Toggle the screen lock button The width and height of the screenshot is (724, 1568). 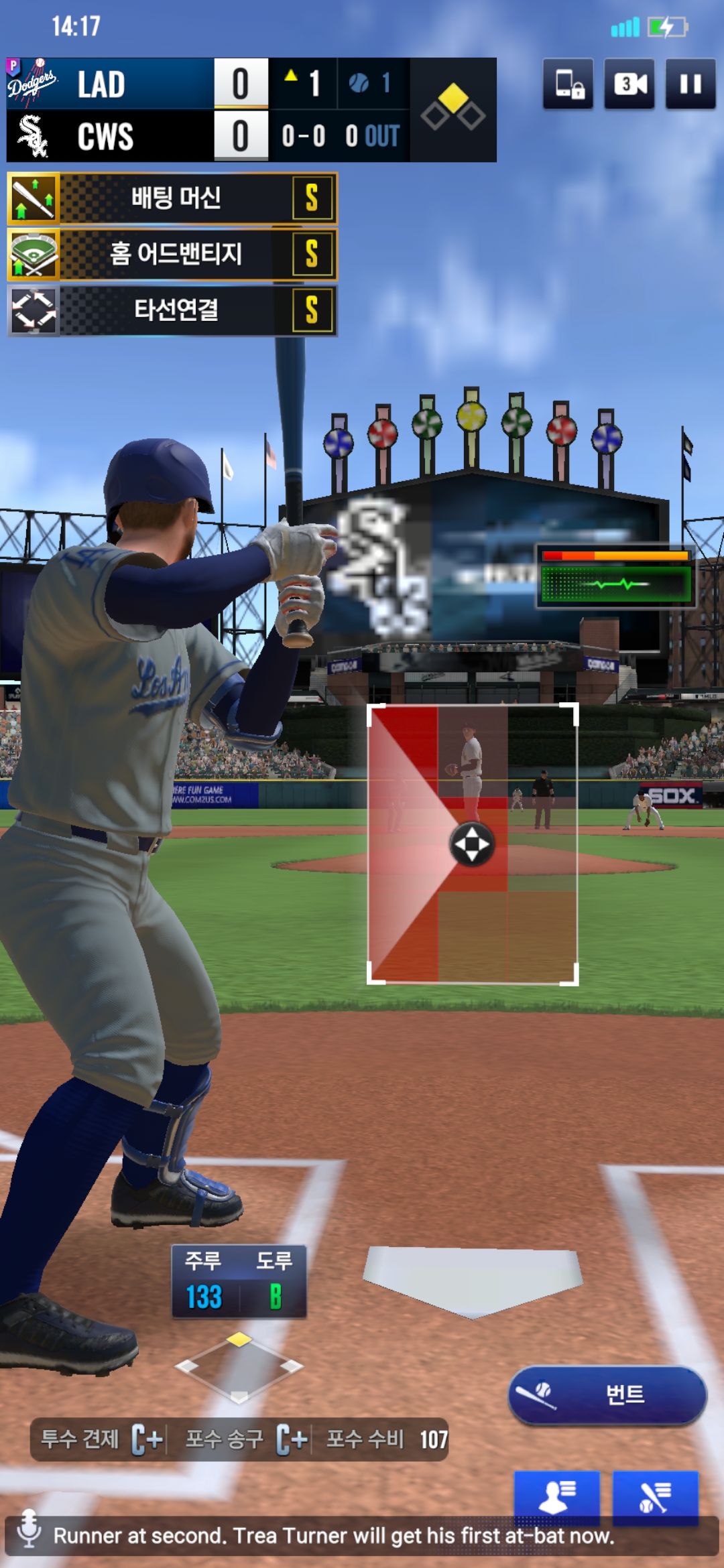pyautogui.click(x=568, y=84)
